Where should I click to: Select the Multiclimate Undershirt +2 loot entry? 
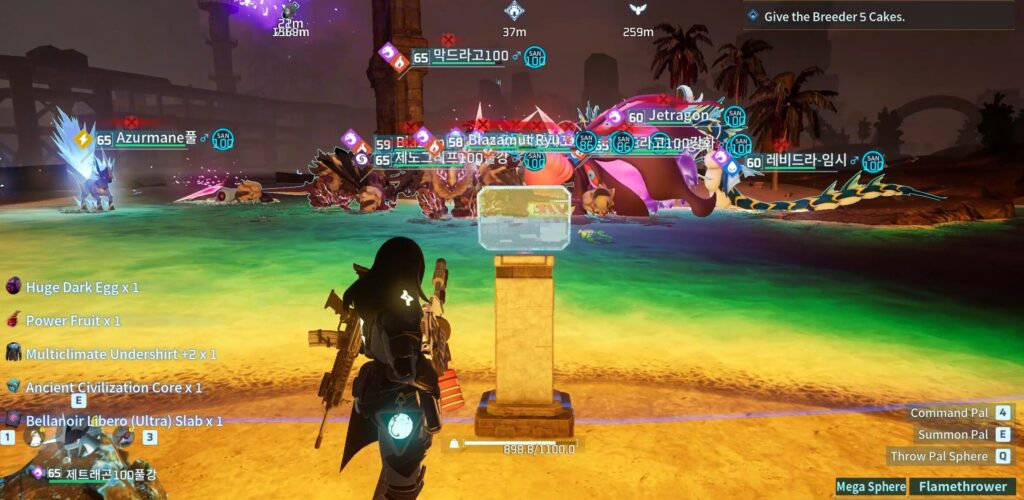(x=120, y=354)
